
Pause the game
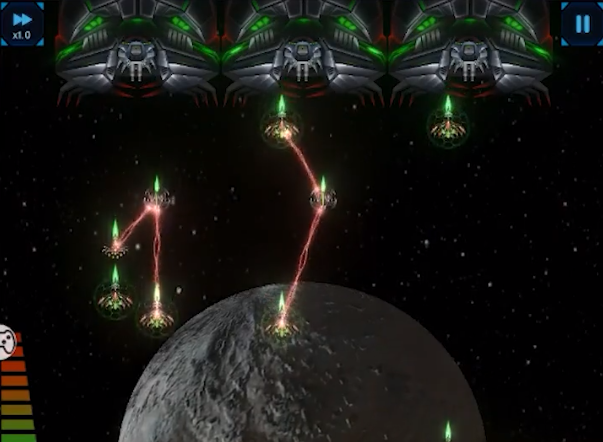tap(580, 22)
